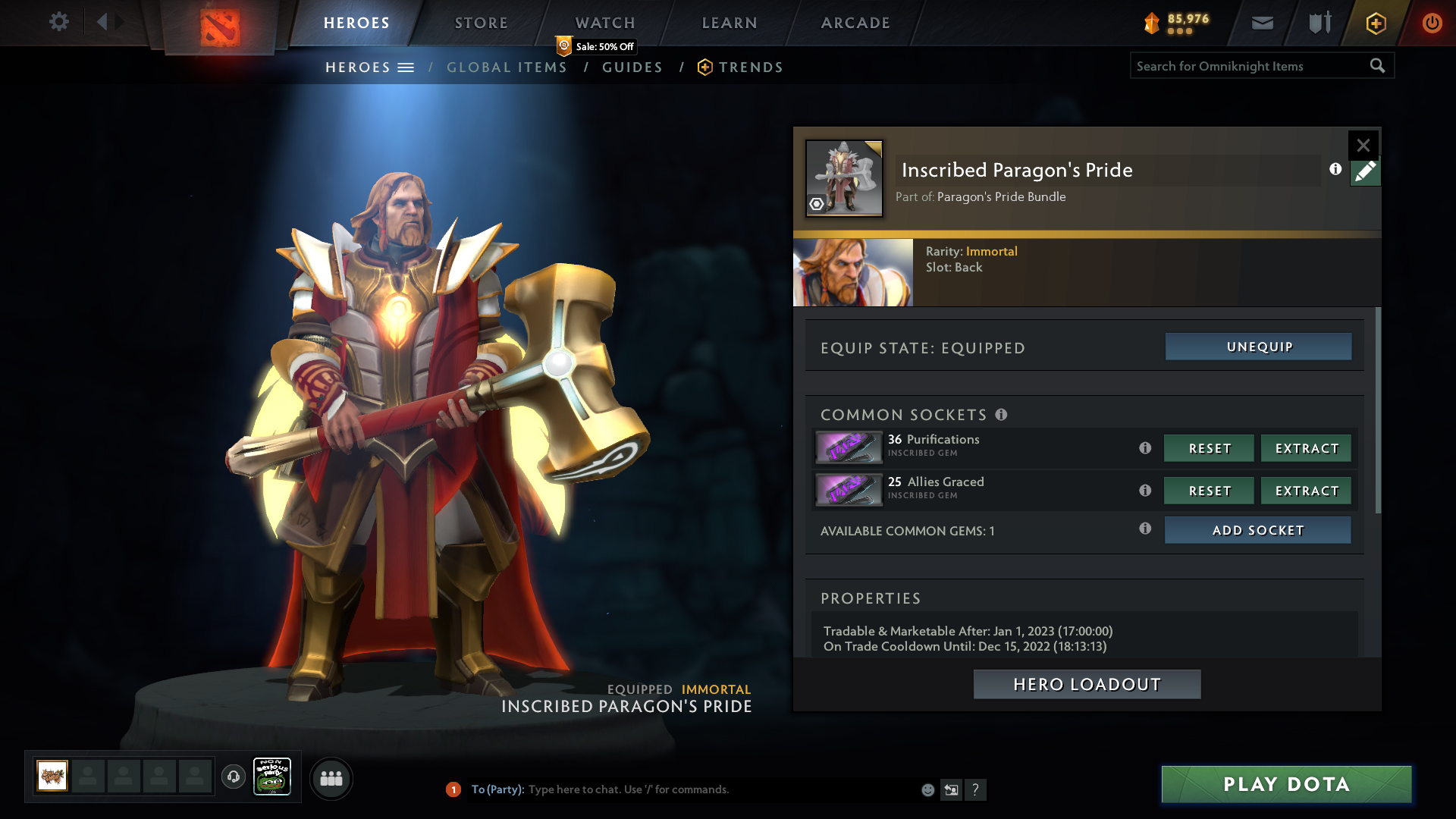
Task: Unequip the Inscribed Paragon's Pride
Action: (1258, 347)
